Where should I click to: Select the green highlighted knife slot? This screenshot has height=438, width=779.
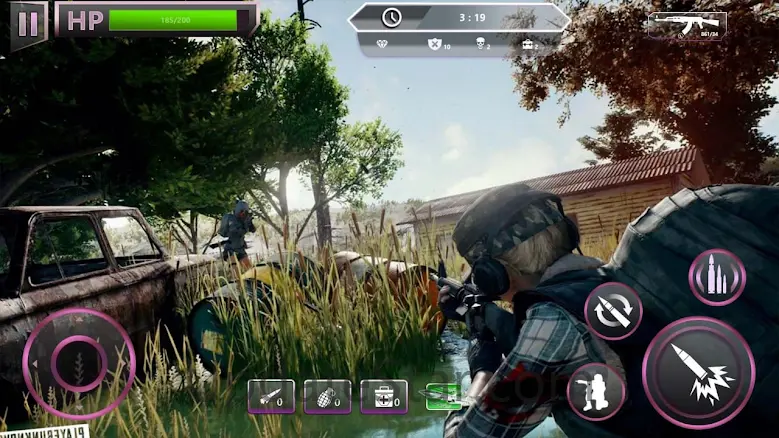click(x=443, y=397)
